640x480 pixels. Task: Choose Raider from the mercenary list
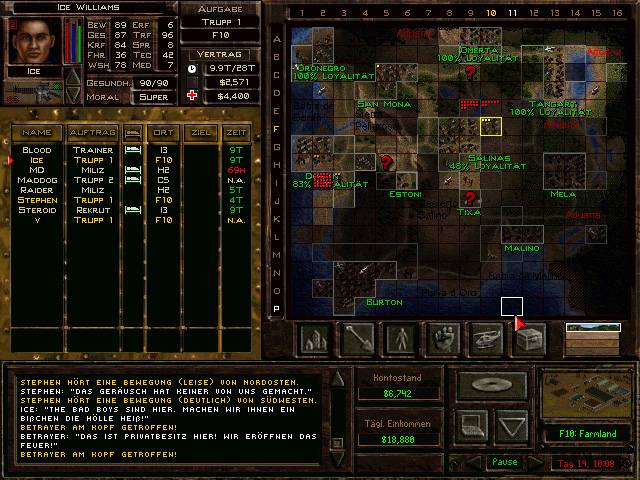pyautogui.click(x=37, y=190)
